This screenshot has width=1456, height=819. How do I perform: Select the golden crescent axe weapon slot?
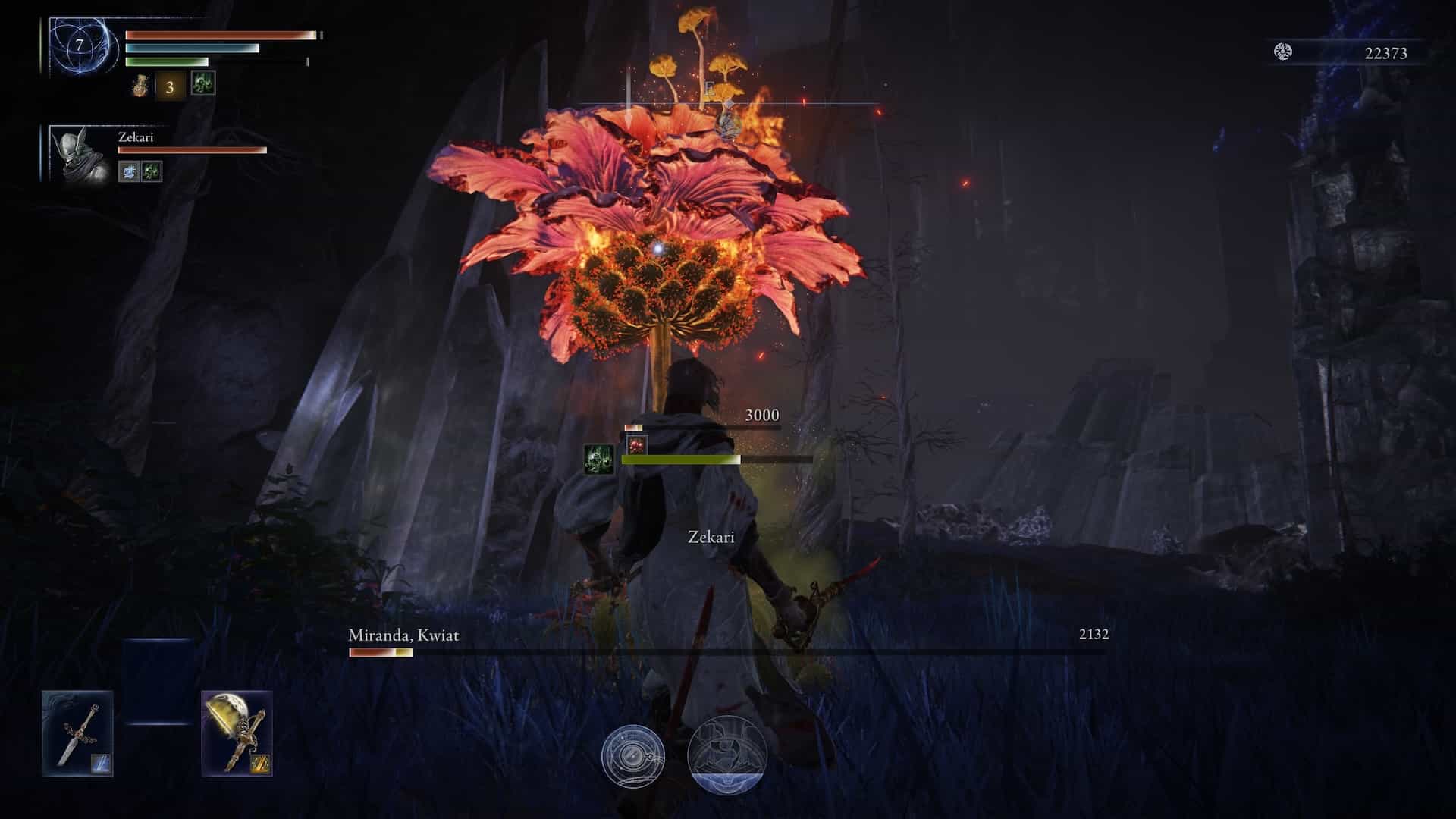click(237, 733)
